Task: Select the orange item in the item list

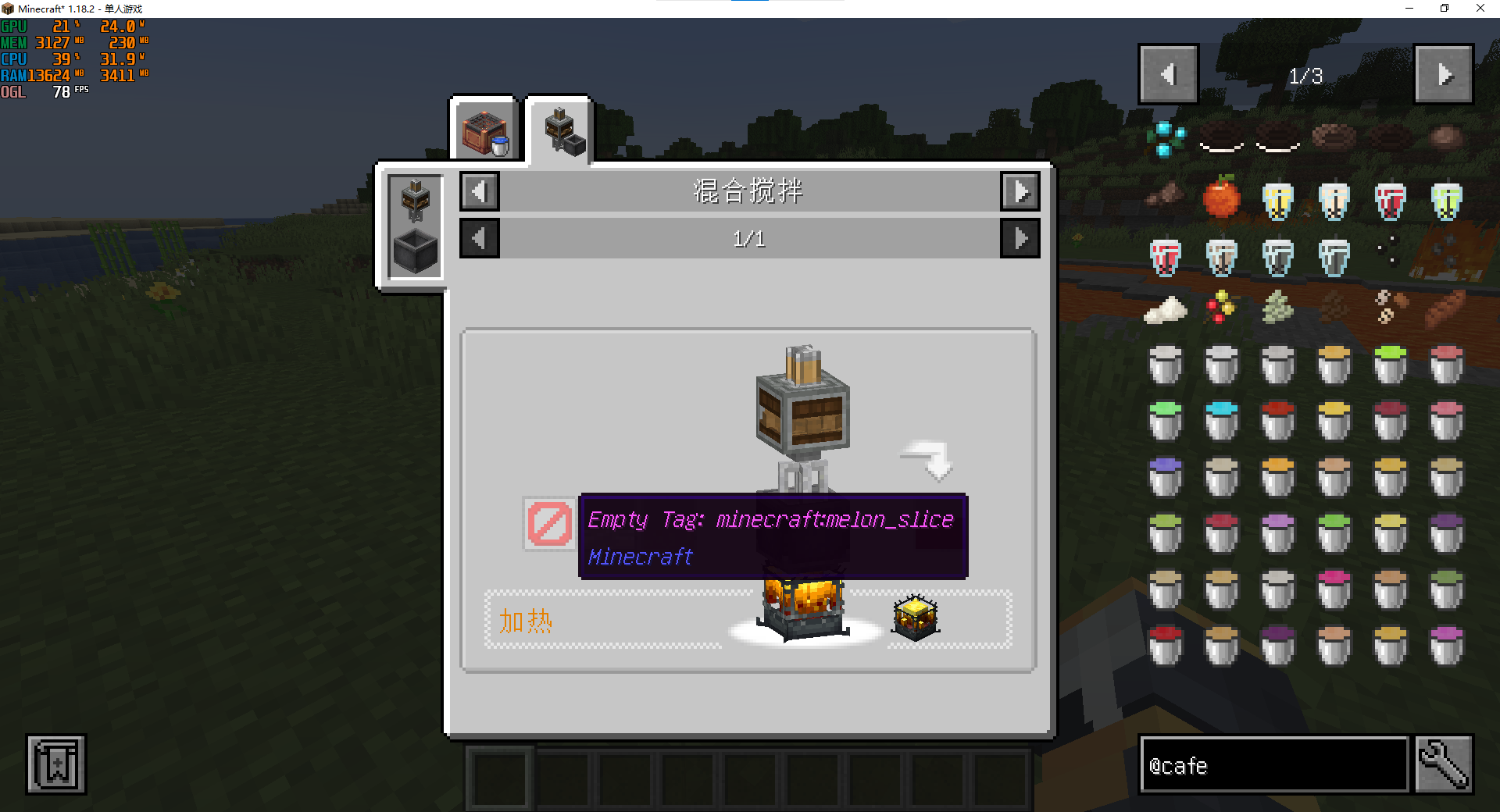Action: coord(1221,199)
